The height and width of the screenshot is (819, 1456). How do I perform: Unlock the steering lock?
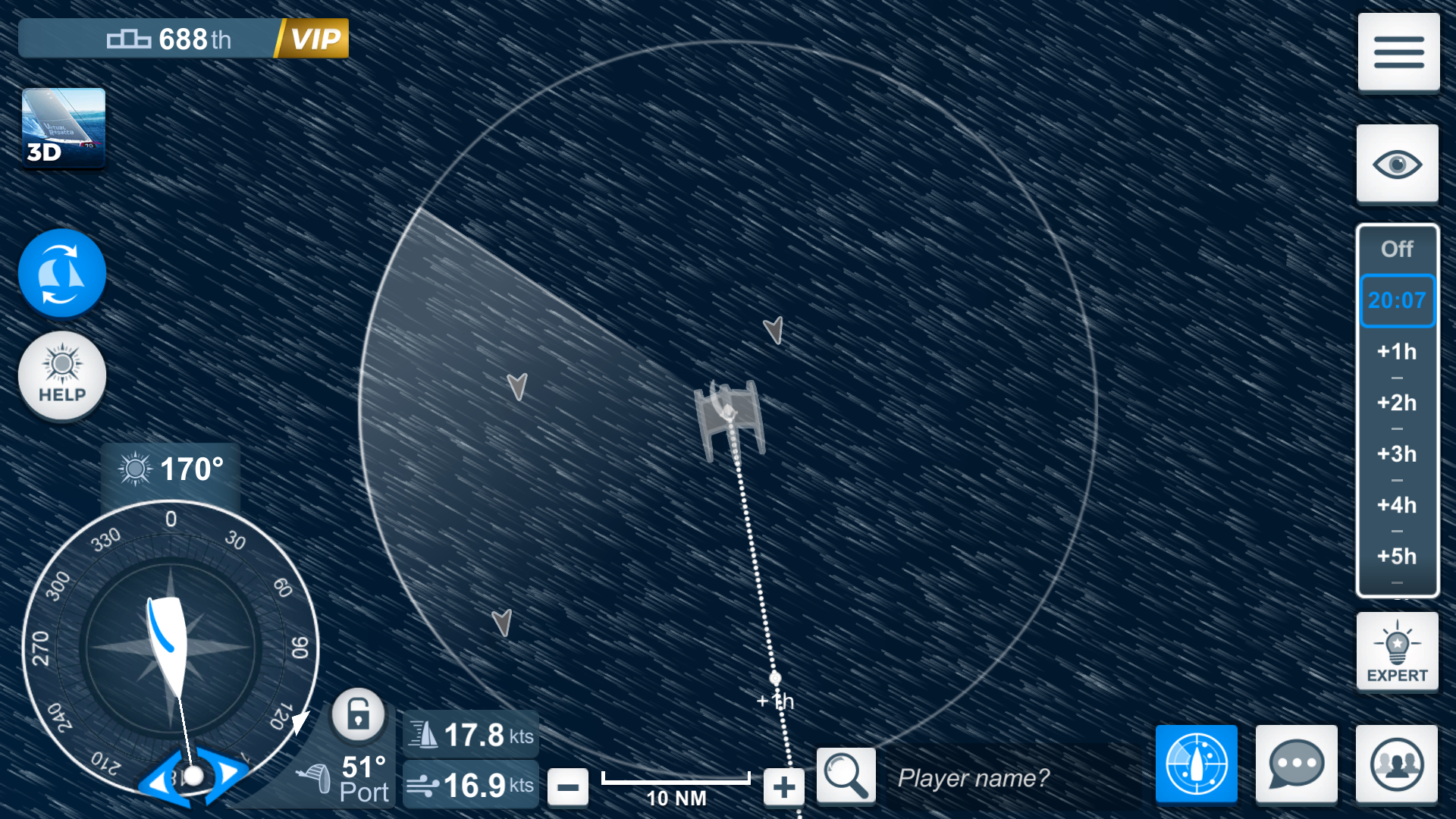pos(359,715)
